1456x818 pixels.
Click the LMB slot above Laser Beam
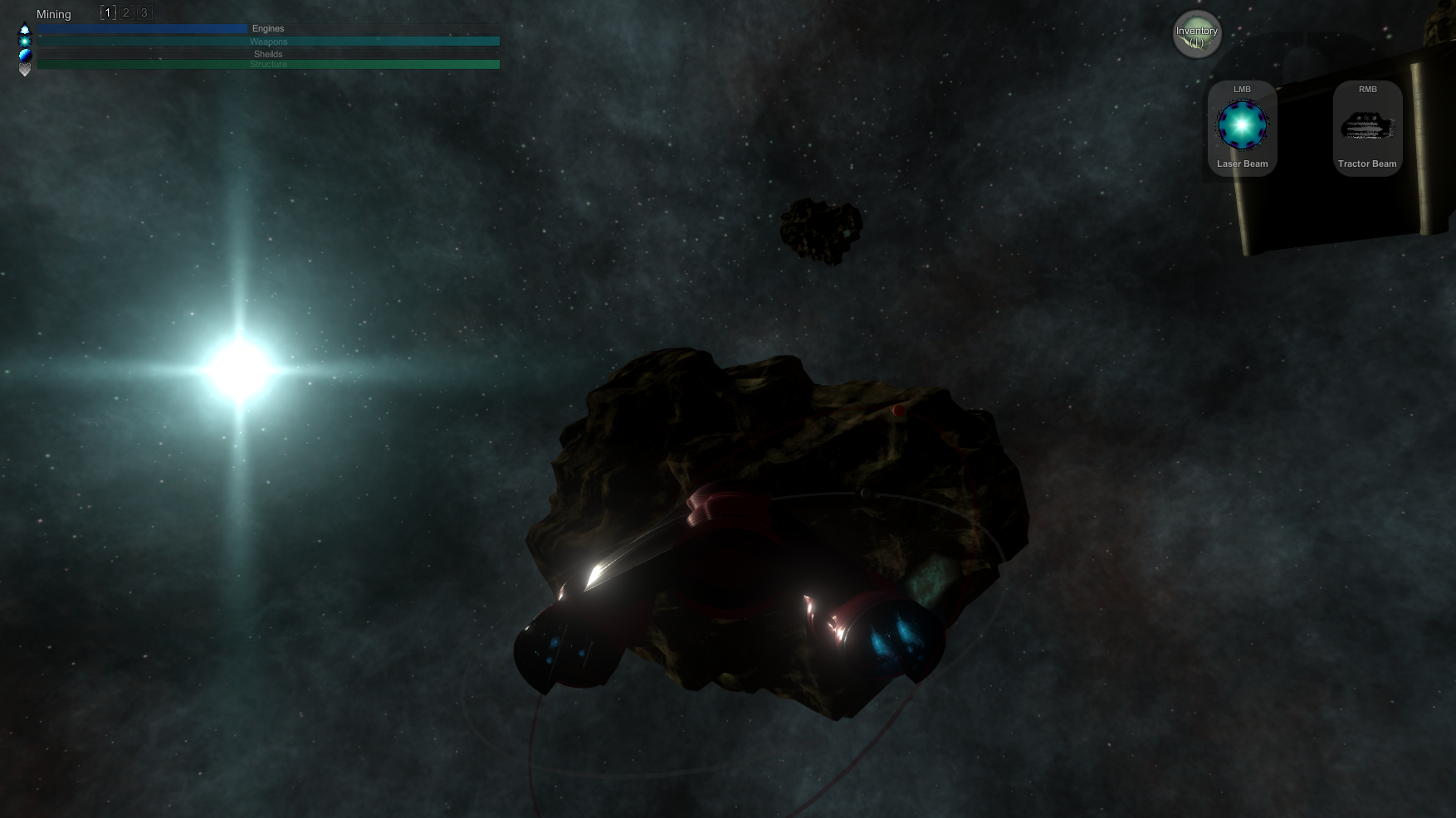coord(1242,89)
